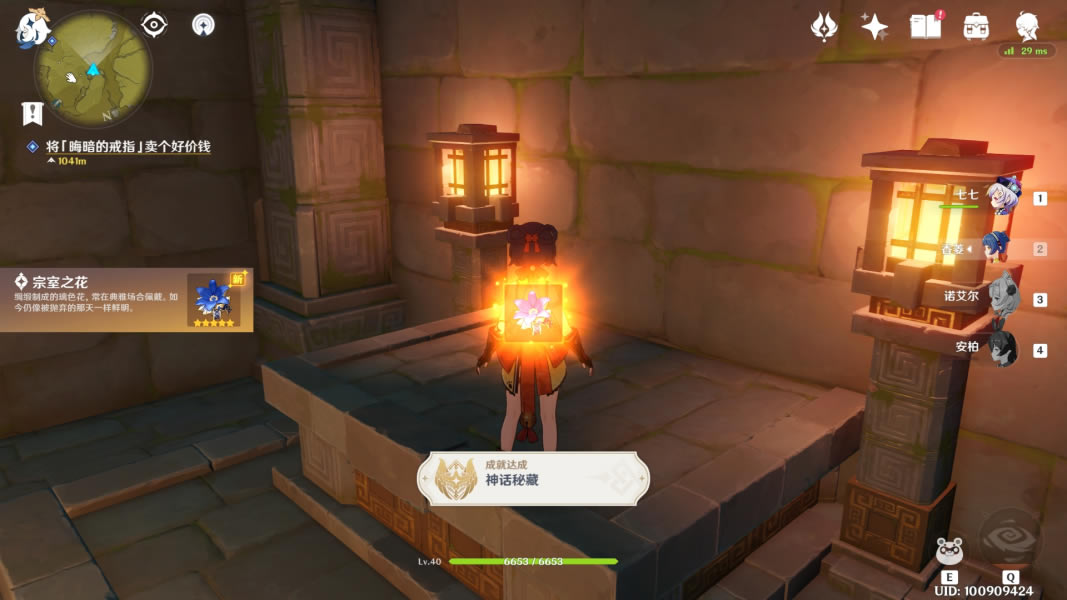Image resolution: width=1067 pixels, height=600 pixels.
Task: Select the tracked quest 将「晦暗的戒指」卖个好价钱
Action: click(x=128, y=147)
